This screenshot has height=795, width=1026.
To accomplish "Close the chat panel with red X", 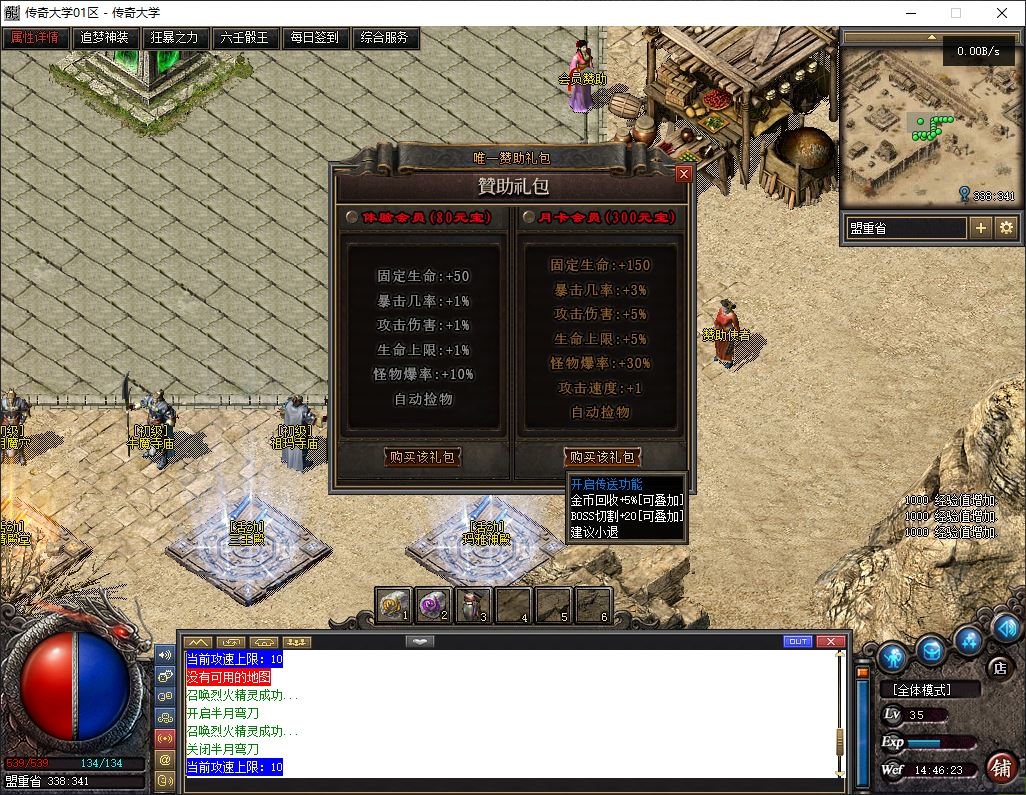I will point(830,641).
